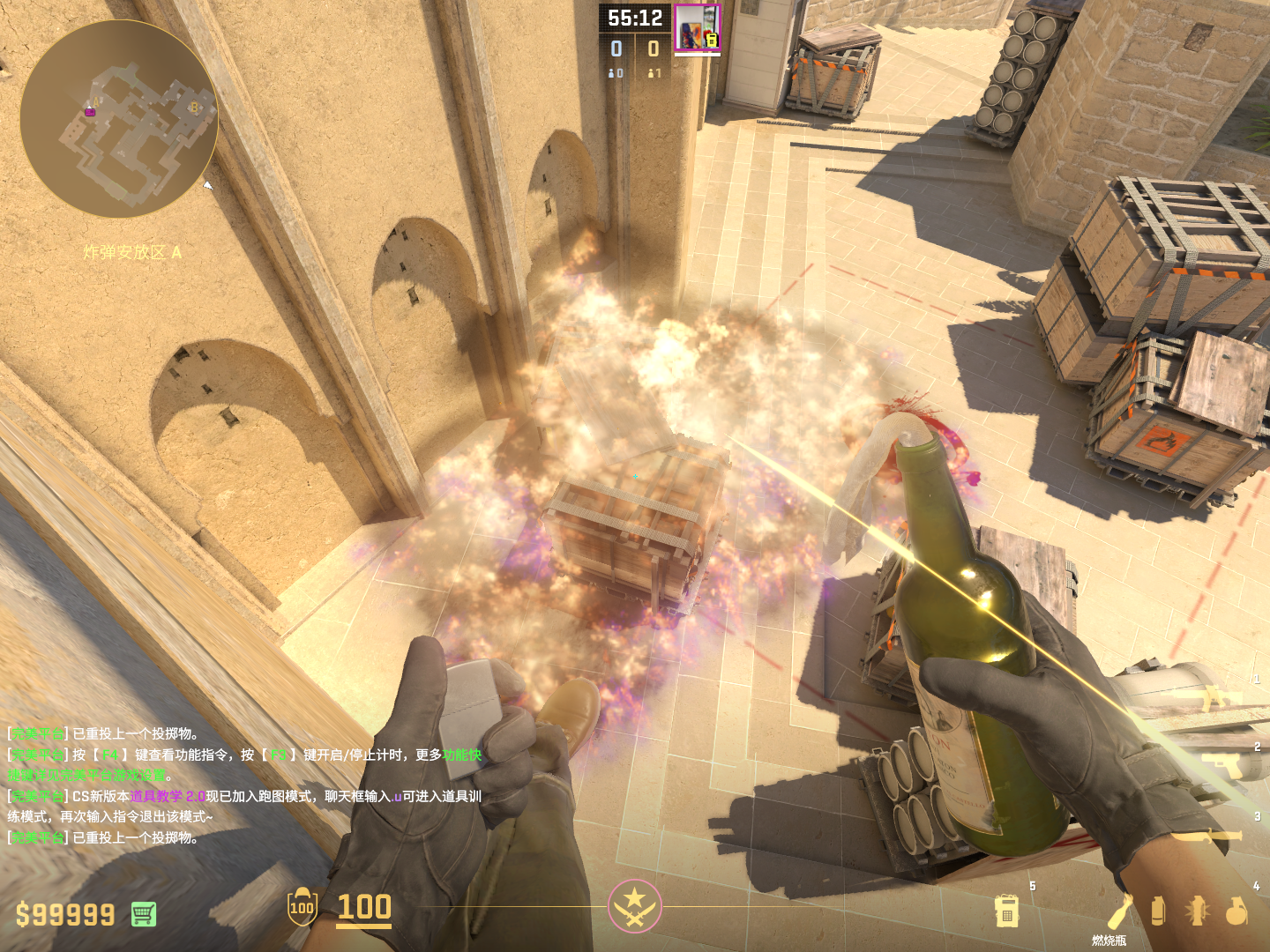Pick the flashbang grenade icon
The height and width of the screenshot is (952, 1270).
point(1198,911)
